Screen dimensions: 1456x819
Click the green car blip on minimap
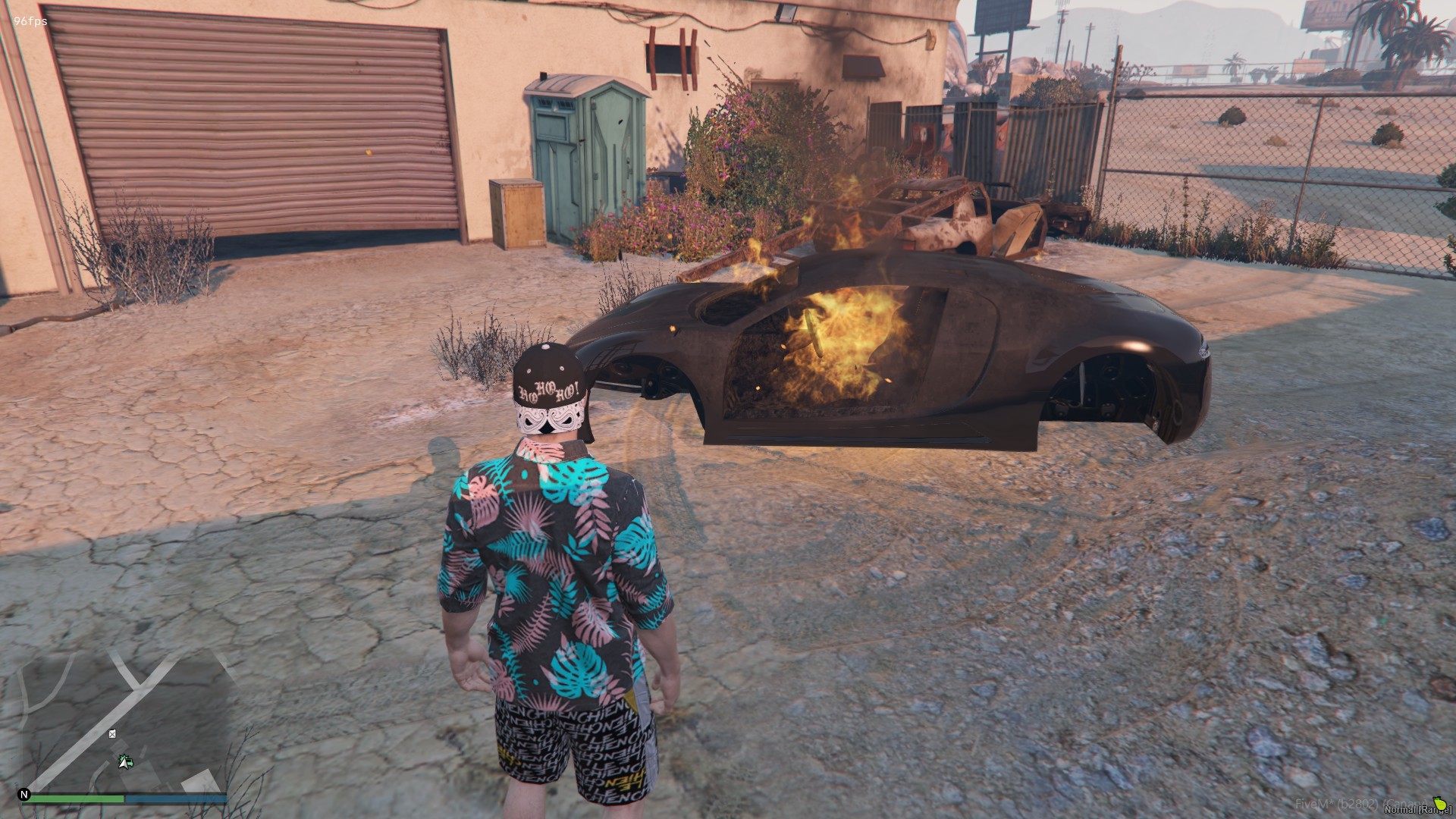point(126,761)
